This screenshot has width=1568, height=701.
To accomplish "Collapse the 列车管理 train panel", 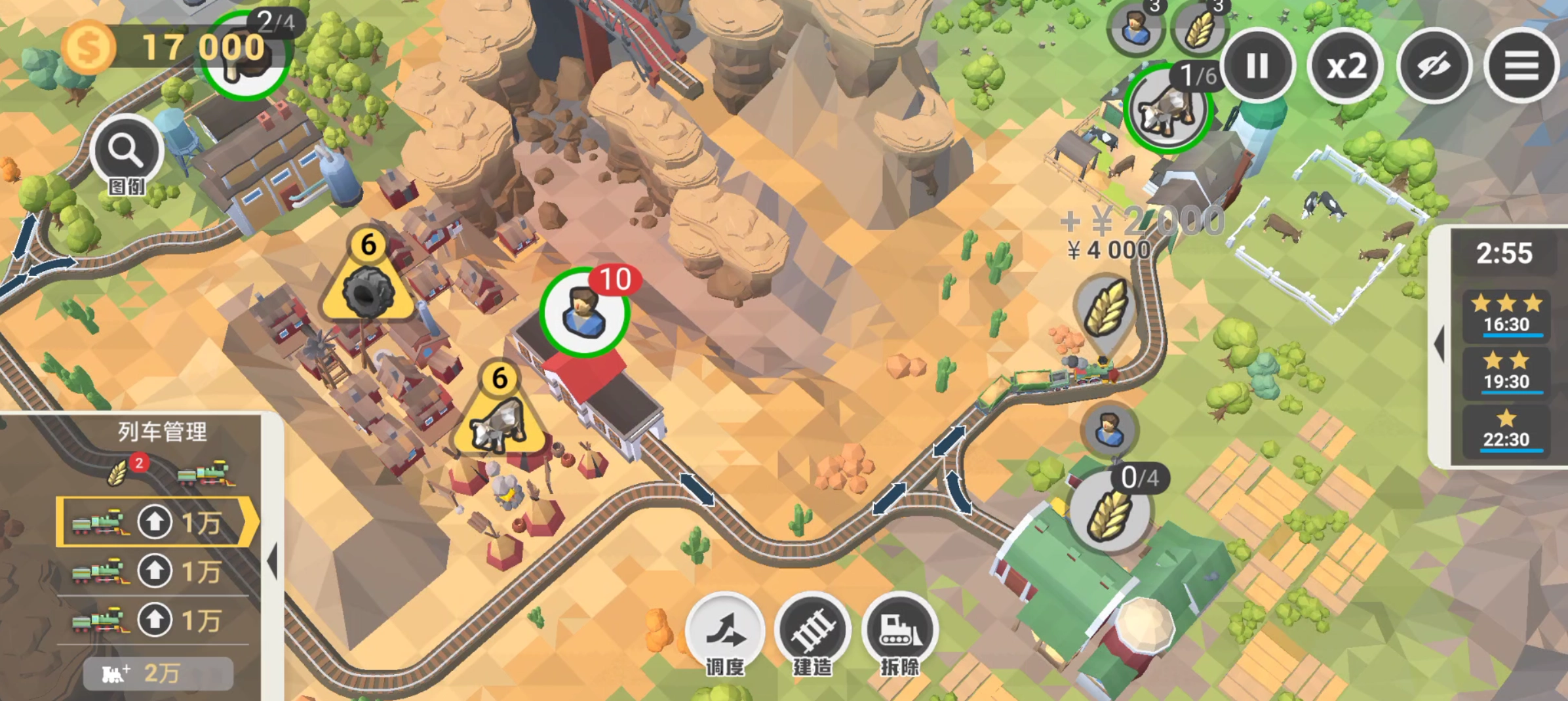I will point(273,561).
